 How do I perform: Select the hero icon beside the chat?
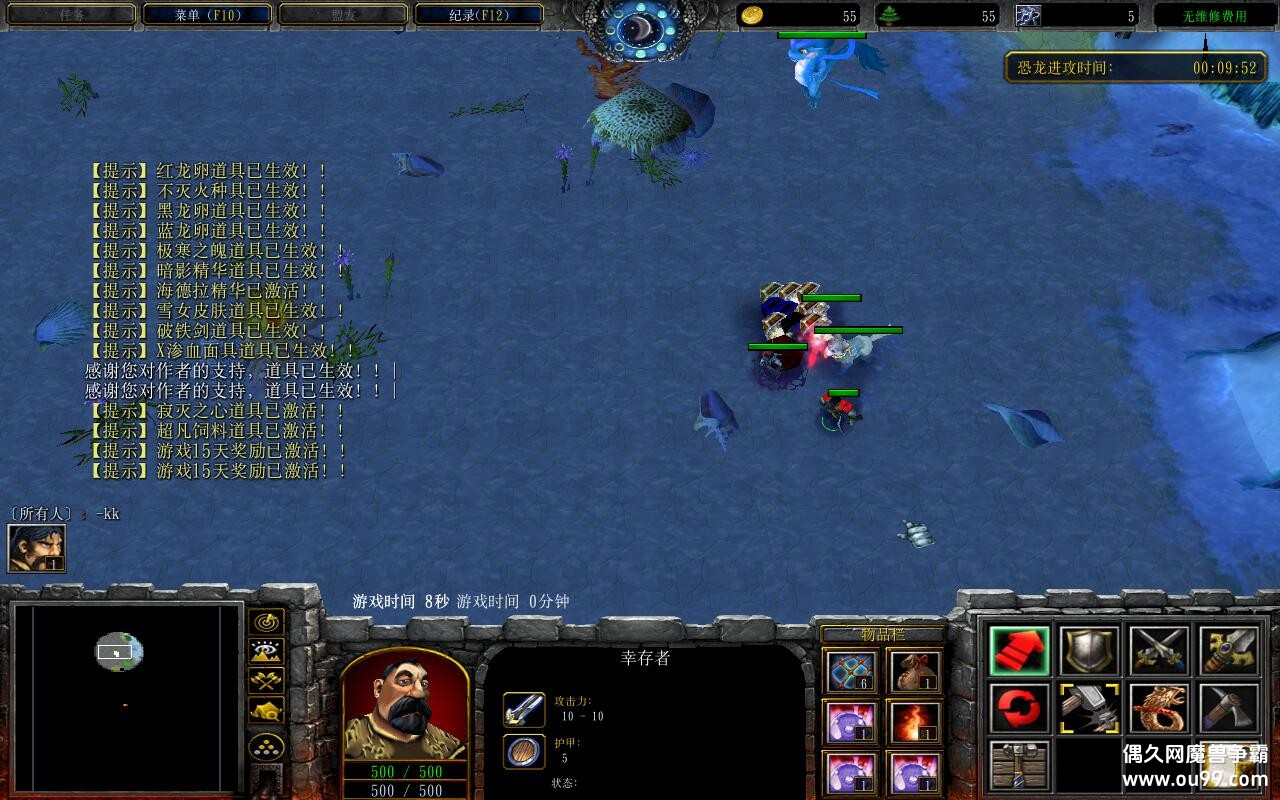tap(37, 548)
